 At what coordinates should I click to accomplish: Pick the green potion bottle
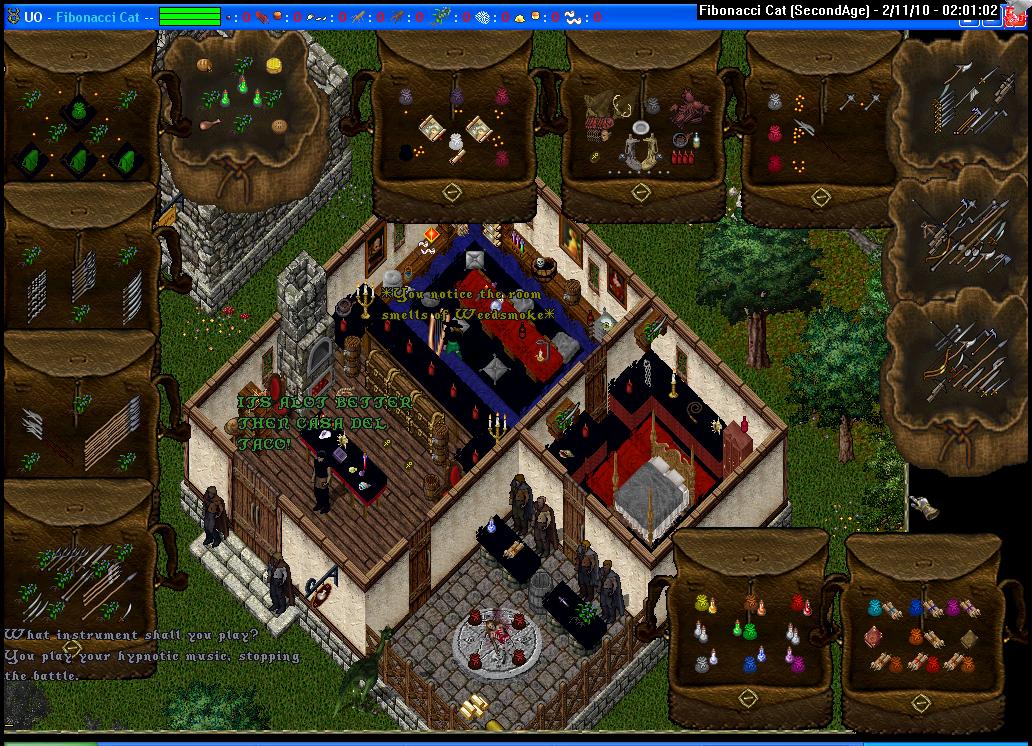click(x=738, y=629)
